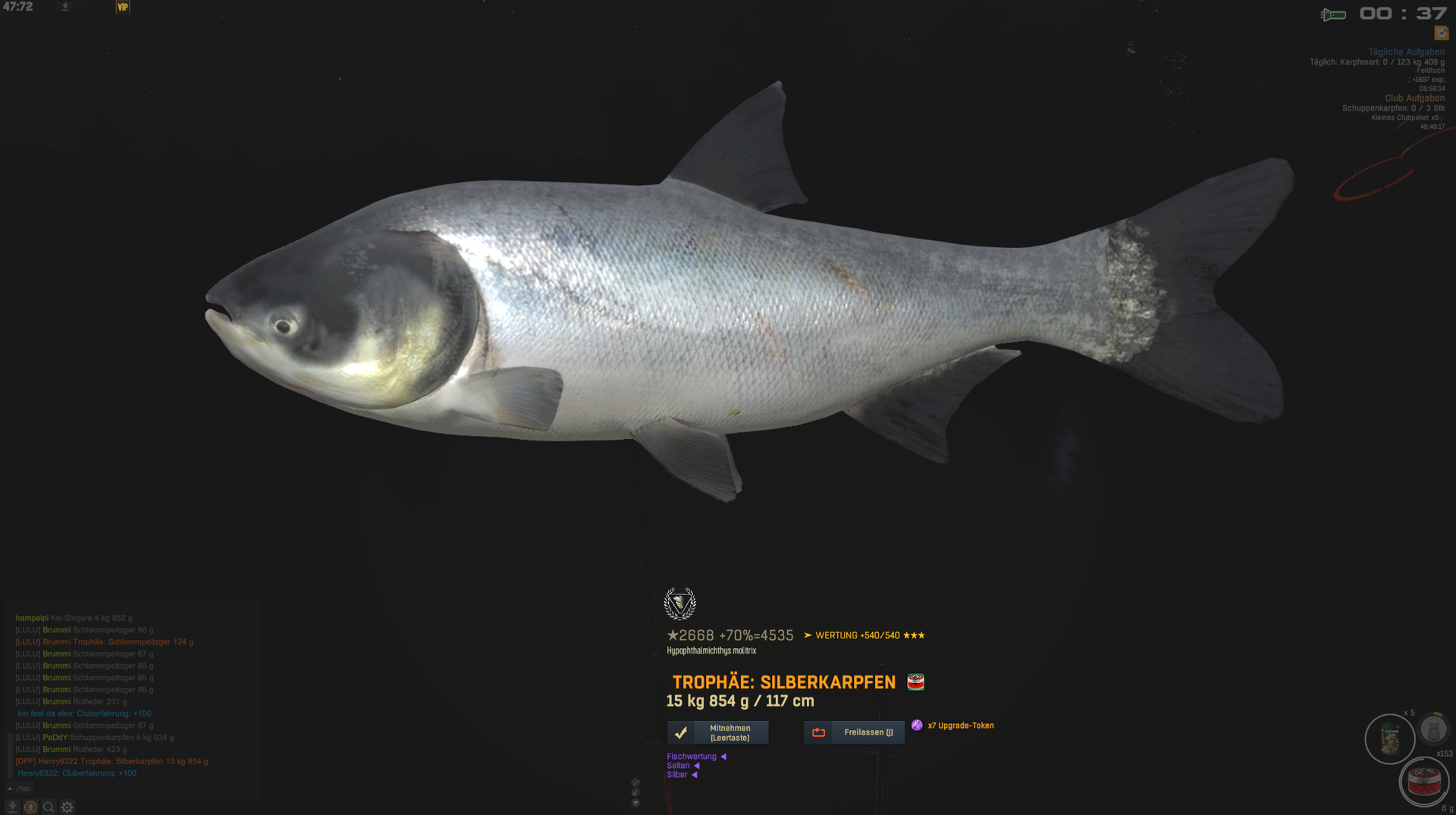Open the tasks checklist icon
This screenshot has width=1456, height=815.
click(x=1441, y=33)
